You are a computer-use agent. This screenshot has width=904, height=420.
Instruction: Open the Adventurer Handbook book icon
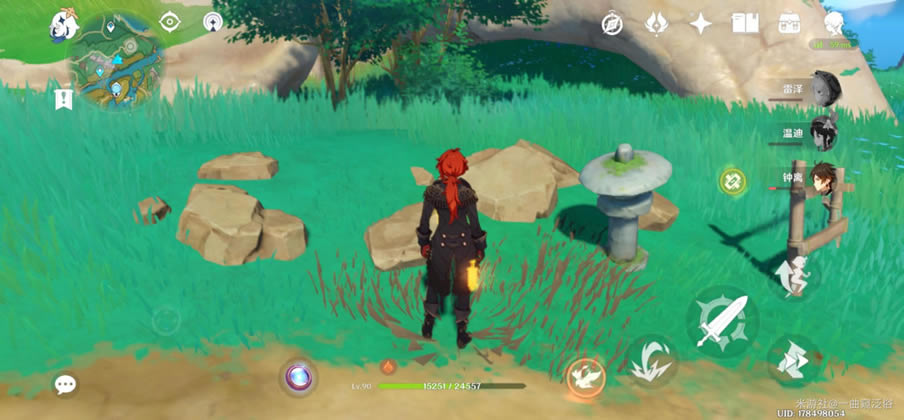coord(745,23)
